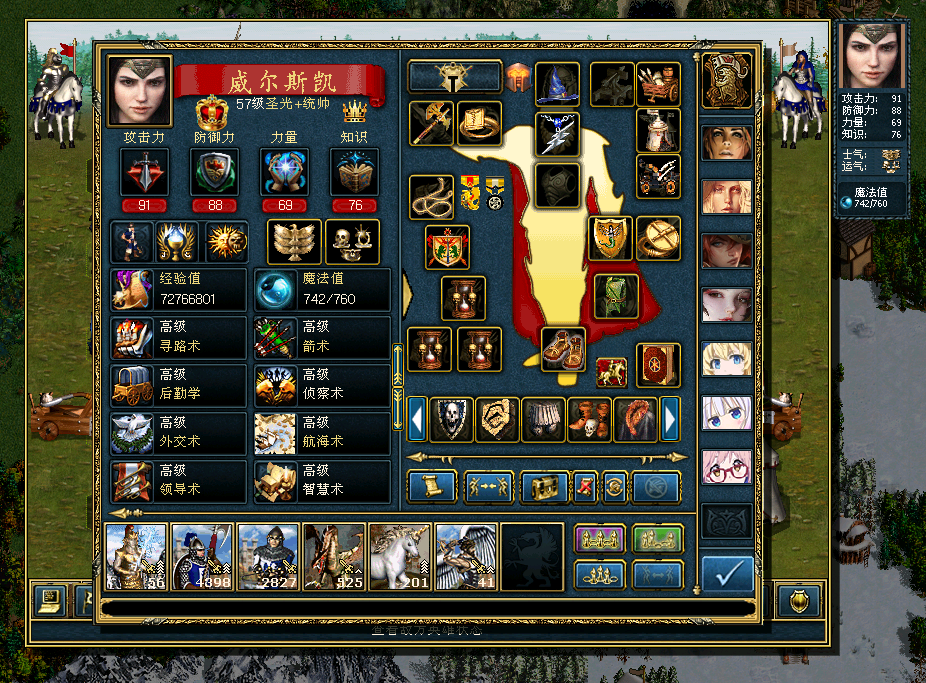The image size is (926, 683).
Task: Show next backpack artifacts with right arrow
Action: (x=671, y=418)
